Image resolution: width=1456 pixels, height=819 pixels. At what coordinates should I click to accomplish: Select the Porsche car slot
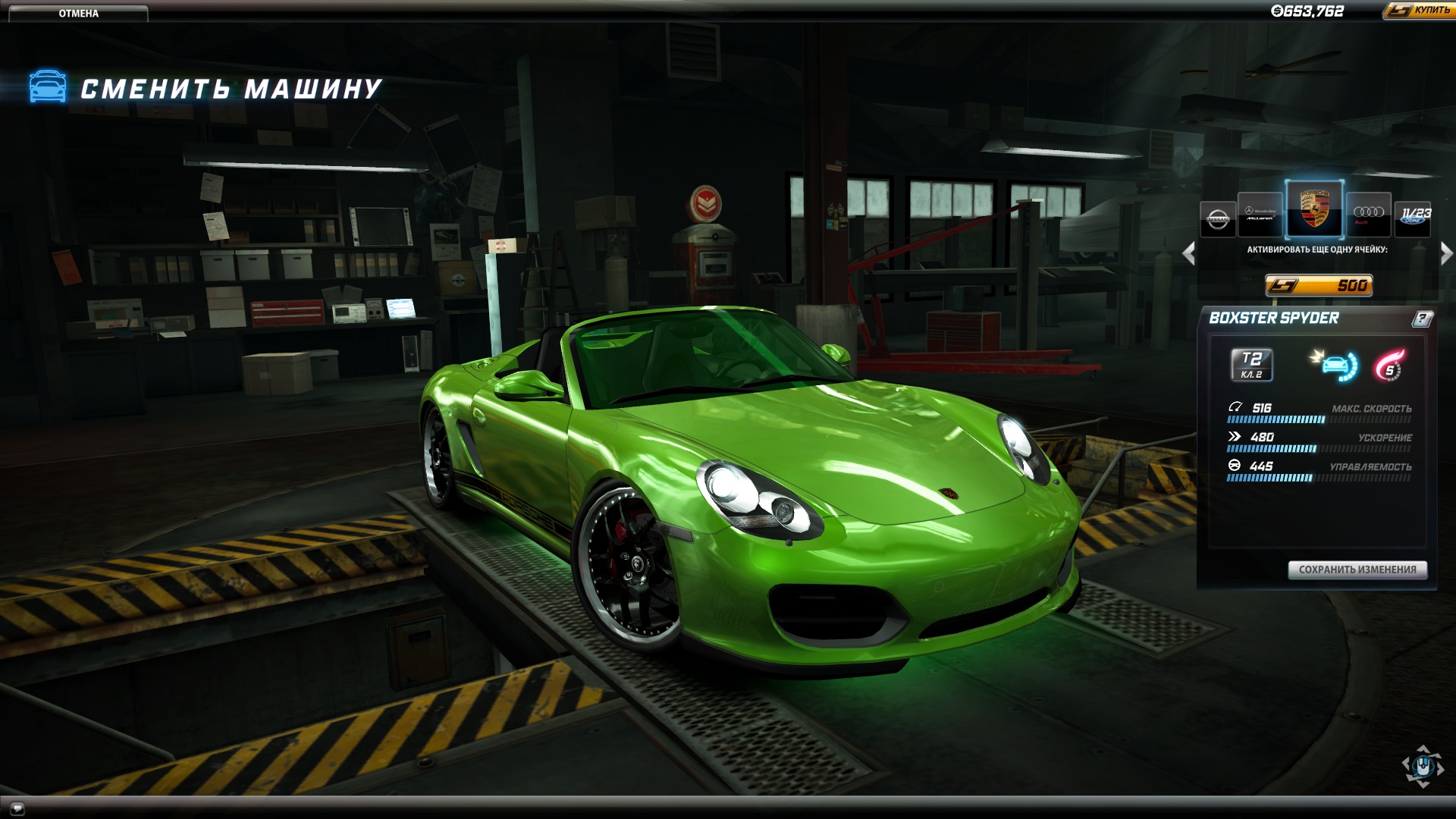1314,209
